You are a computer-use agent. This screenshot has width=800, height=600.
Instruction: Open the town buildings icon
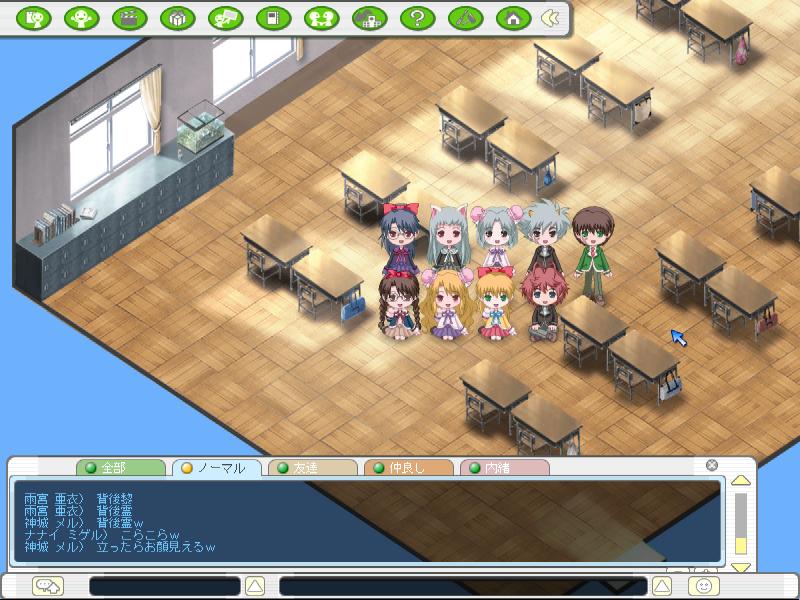(x=370, y=17)
